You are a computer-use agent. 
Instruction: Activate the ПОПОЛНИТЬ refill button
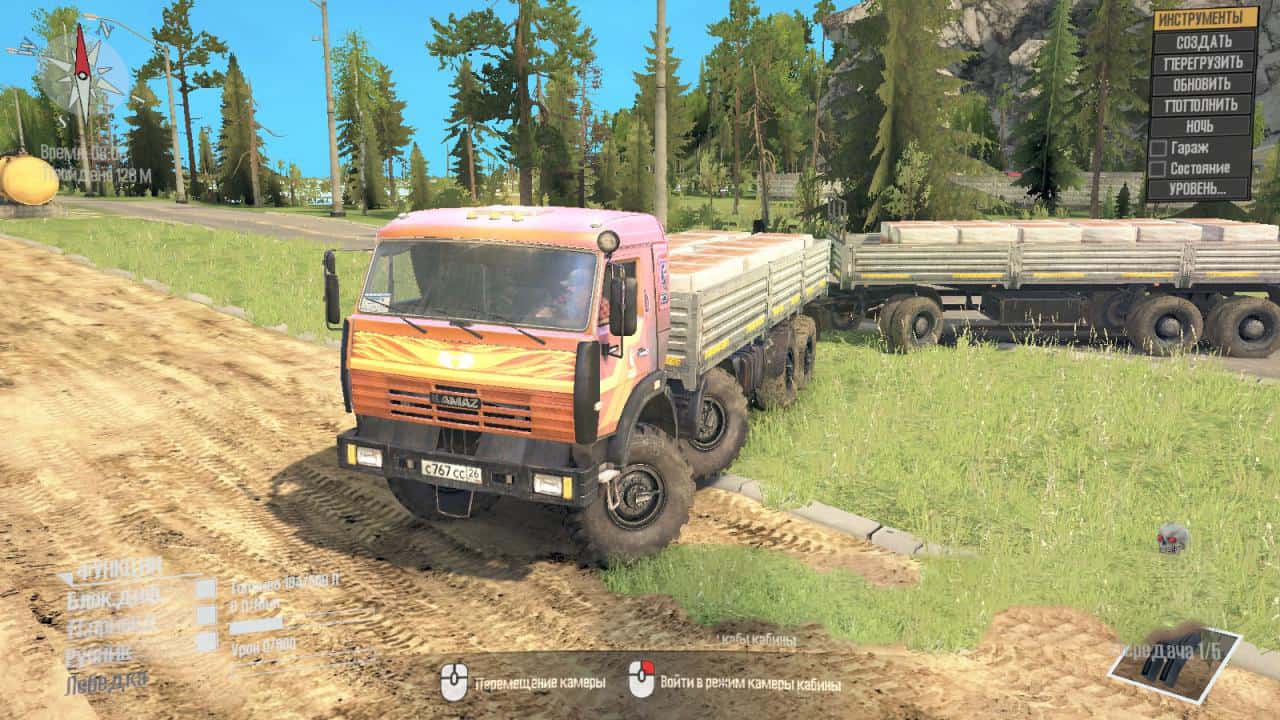(1203, 105)
